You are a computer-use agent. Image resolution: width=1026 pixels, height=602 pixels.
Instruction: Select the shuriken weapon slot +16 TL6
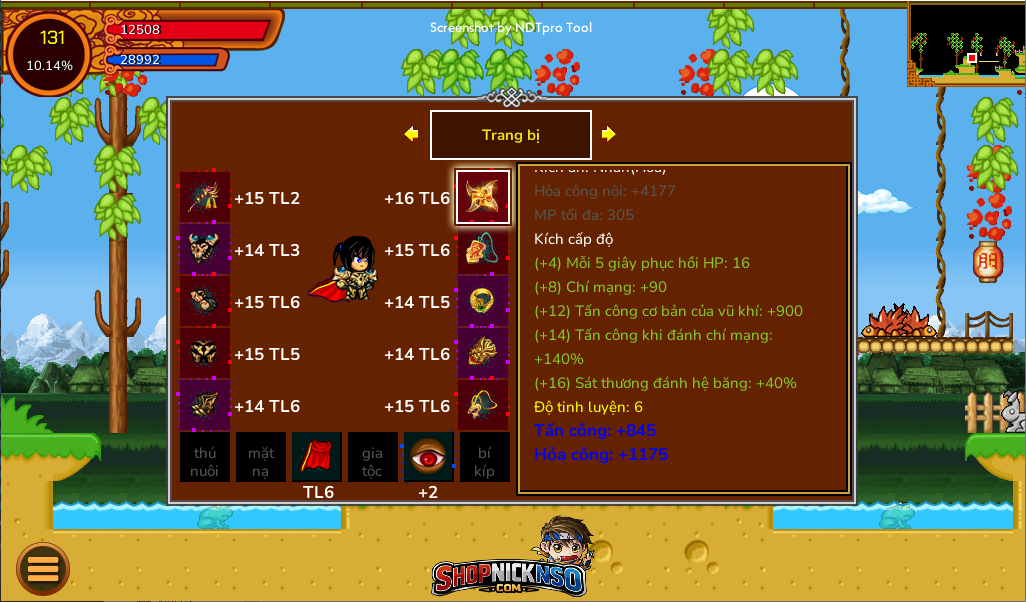(x=483, y=197)
